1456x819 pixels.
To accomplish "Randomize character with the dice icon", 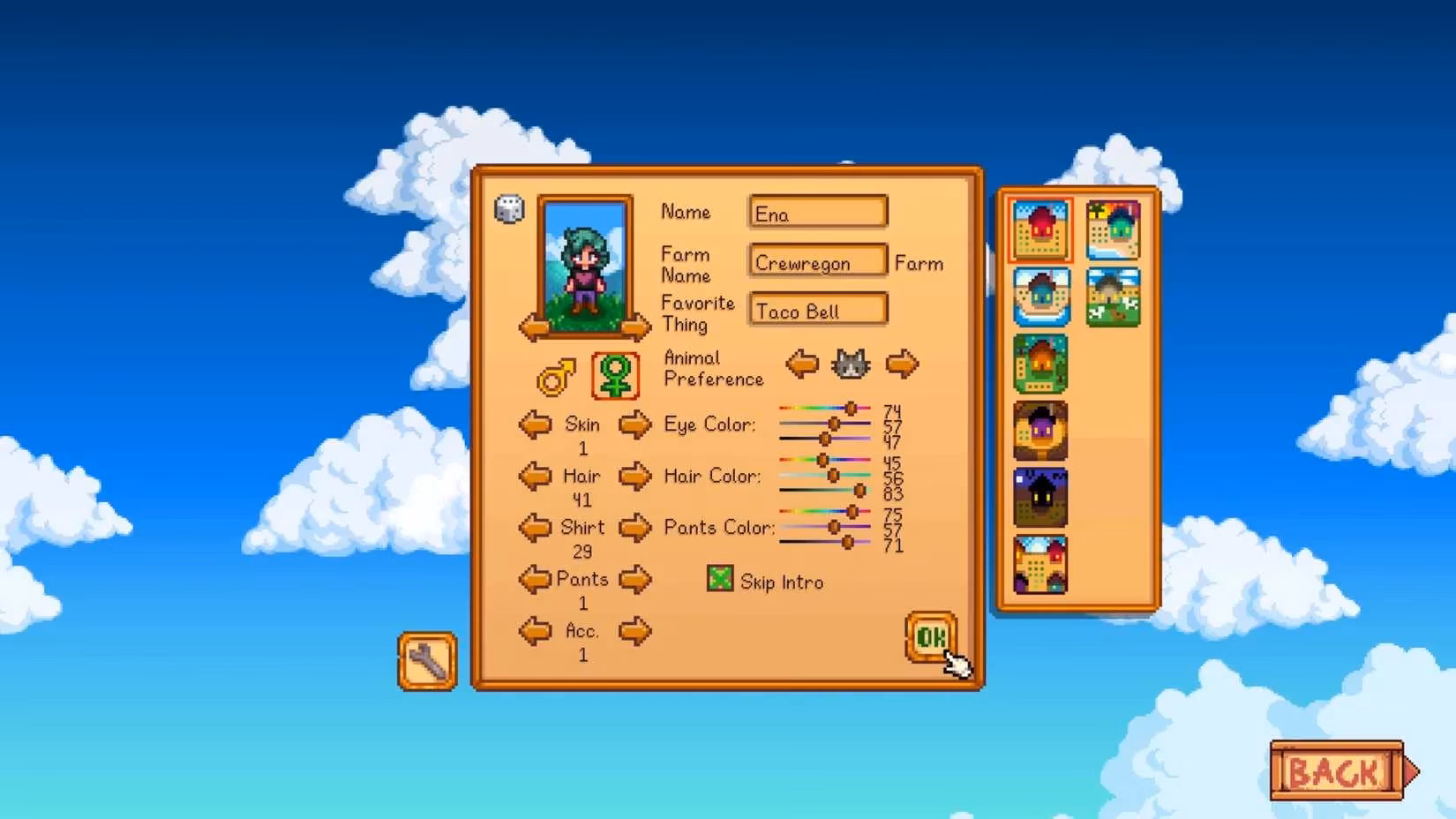I will pyautogui.click(x=509, y=209).
